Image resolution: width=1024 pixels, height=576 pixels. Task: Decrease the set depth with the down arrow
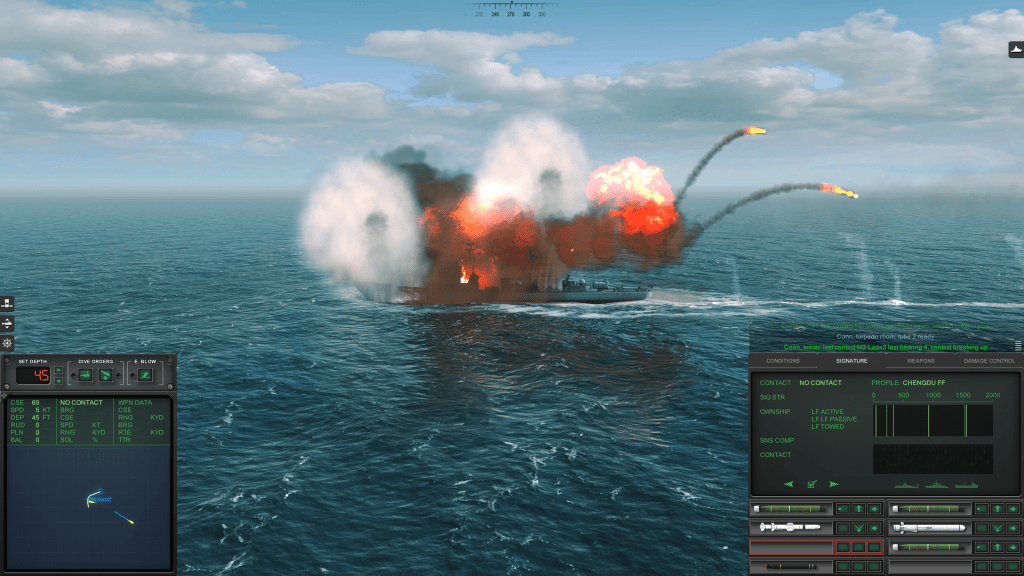tap(59, 380)
